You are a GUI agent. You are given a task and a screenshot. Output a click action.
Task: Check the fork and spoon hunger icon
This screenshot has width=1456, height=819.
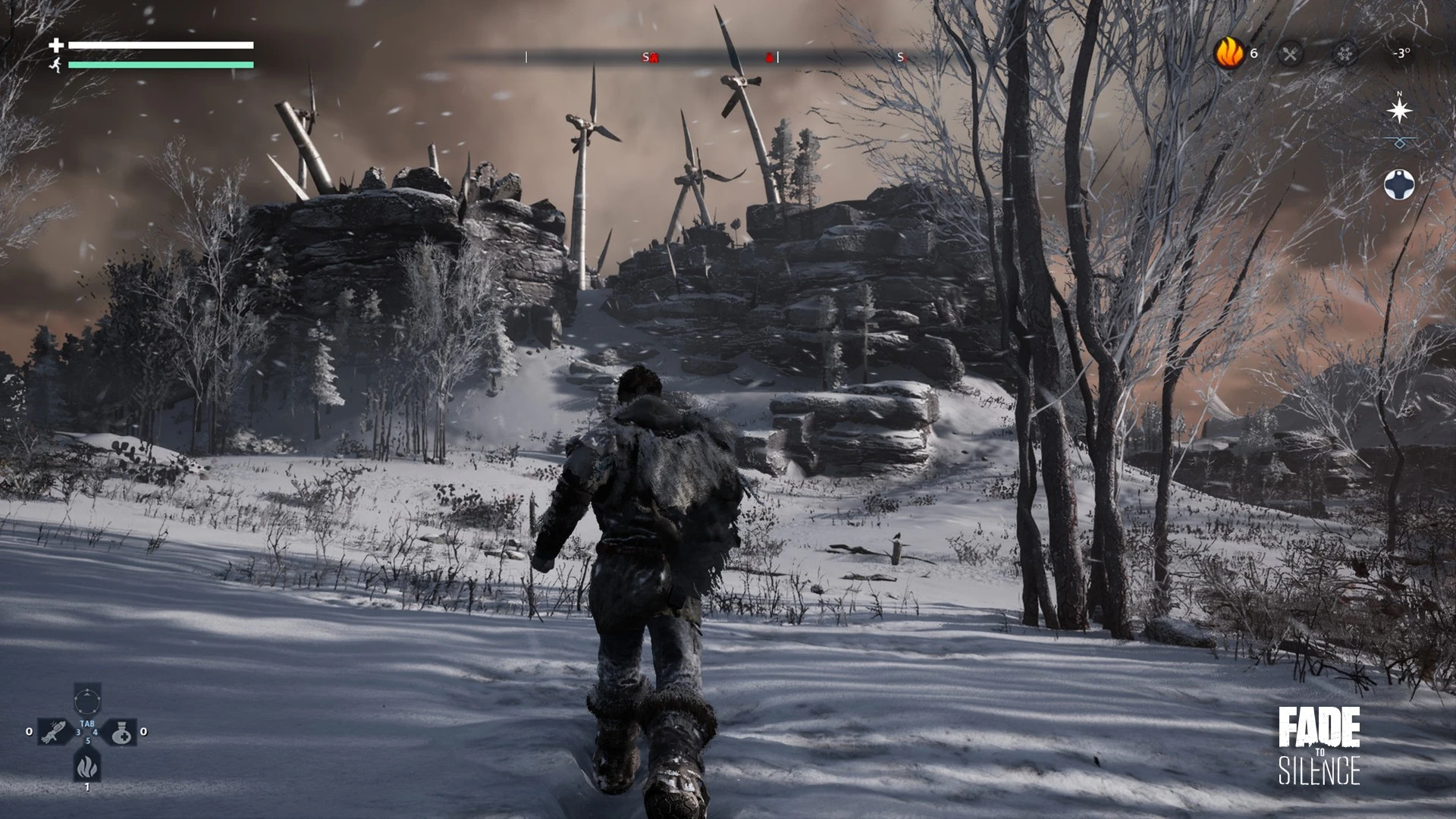point(1290,54)
